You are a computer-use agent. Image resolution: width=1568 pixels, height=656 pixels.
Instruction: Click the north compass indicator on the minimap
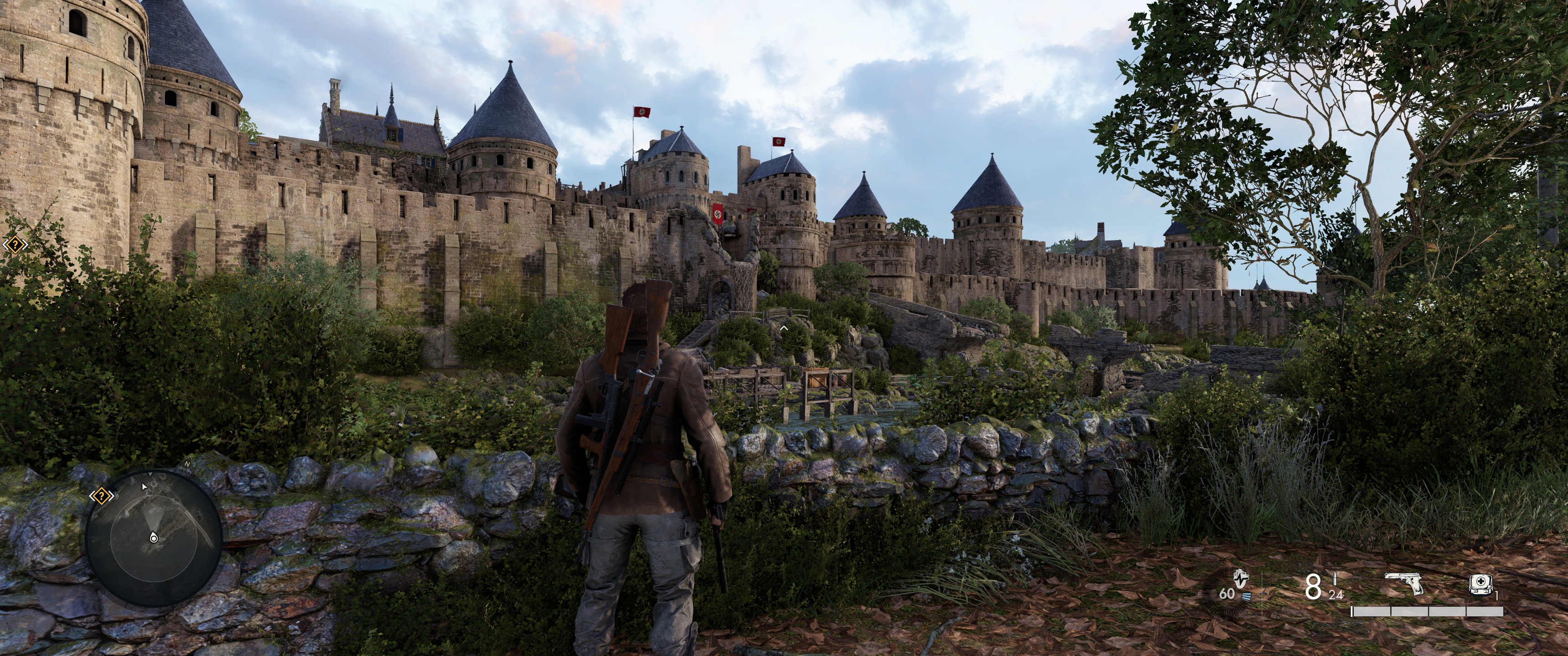tap(187, 464)
